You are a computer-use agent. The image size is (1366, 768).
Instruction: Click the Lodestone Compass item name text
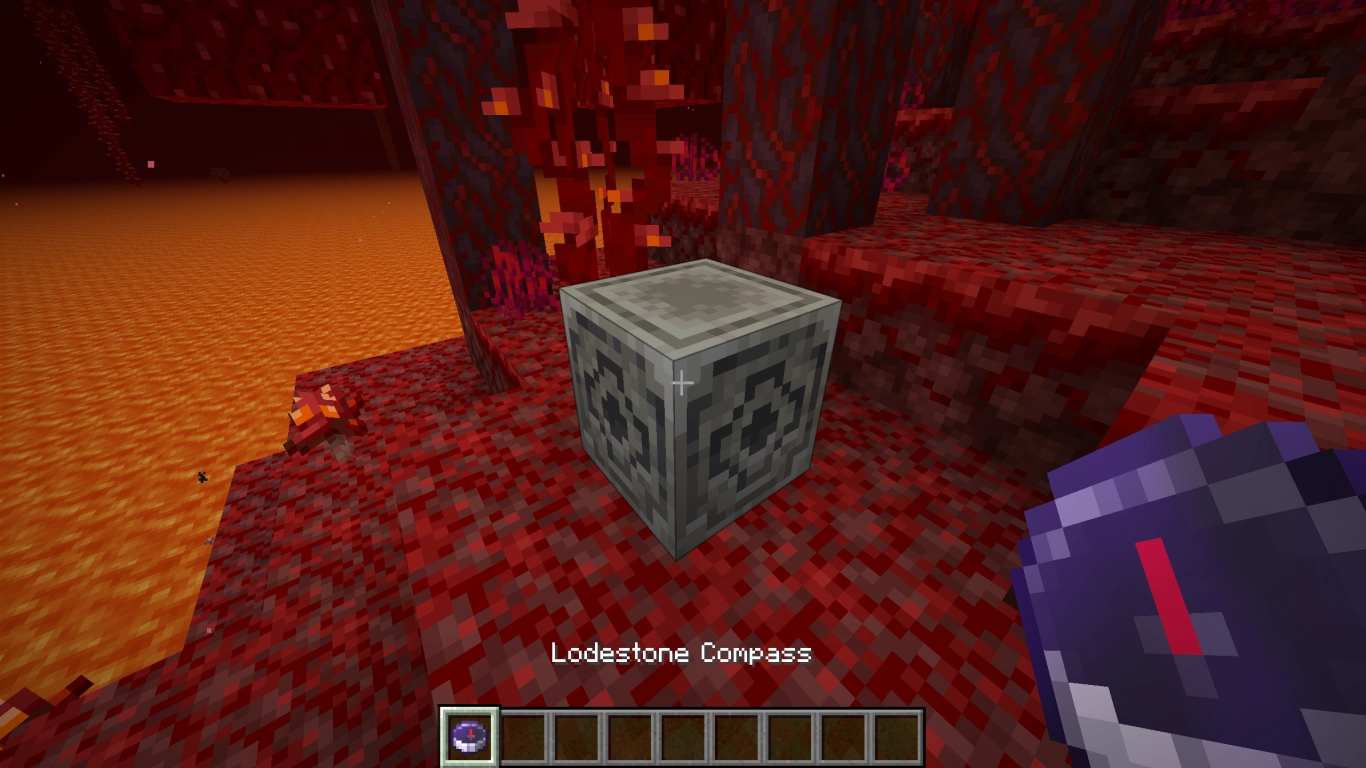point(683,655)
